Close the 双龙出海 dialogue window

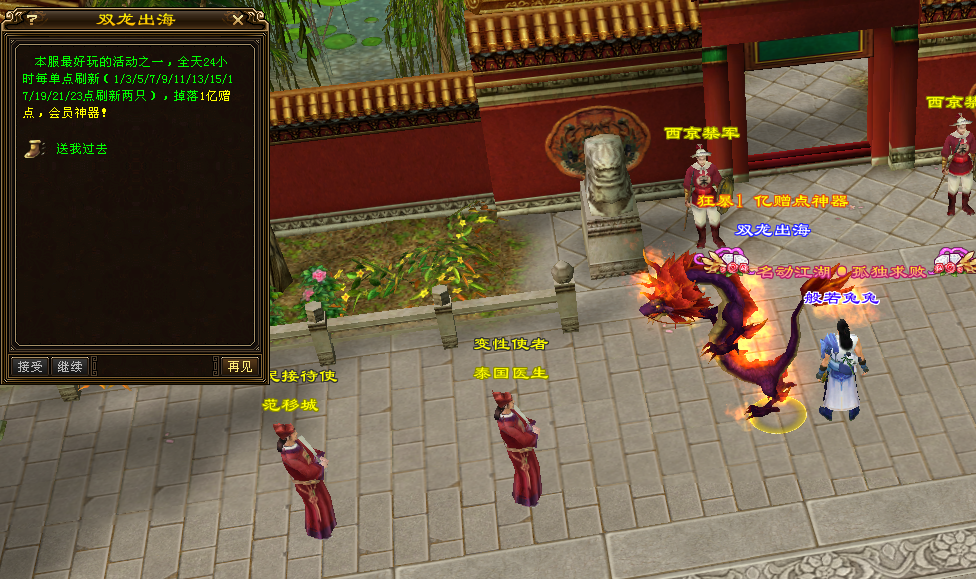(x=237, y=19)
